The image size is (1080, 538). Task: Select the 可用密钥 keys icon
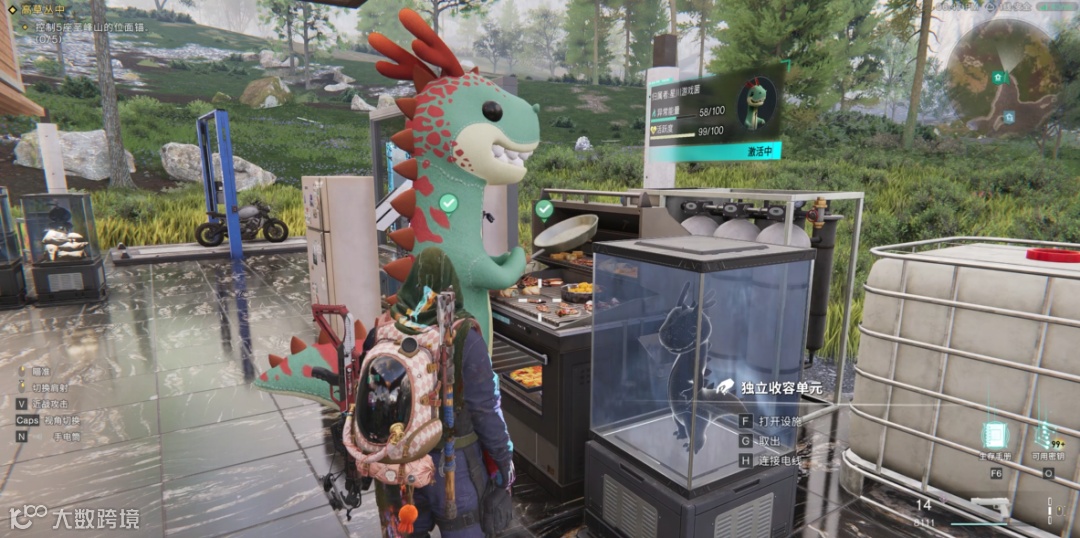[x=1045, y=435]
